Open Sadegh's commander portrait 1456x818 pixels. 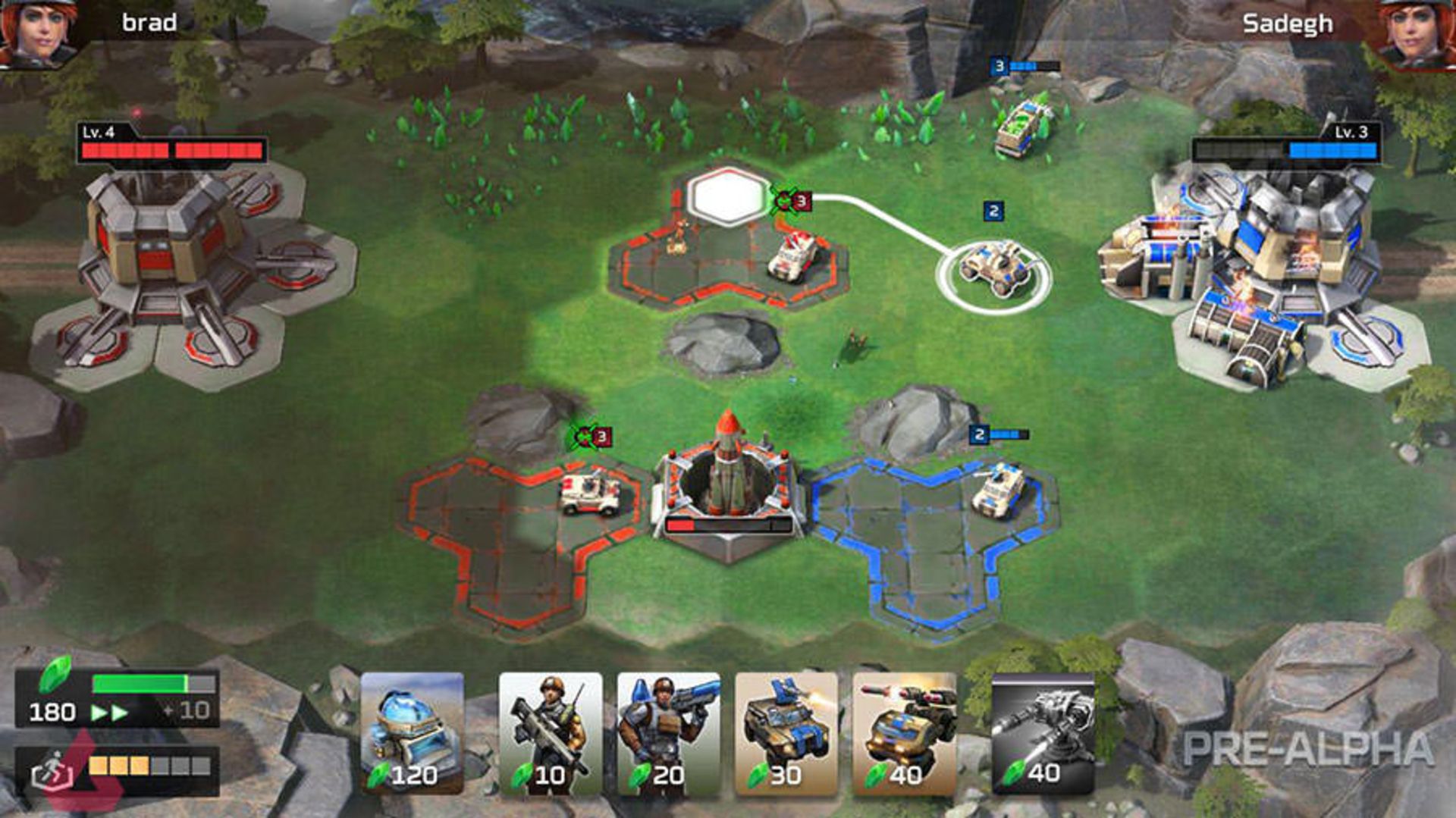1420,34
